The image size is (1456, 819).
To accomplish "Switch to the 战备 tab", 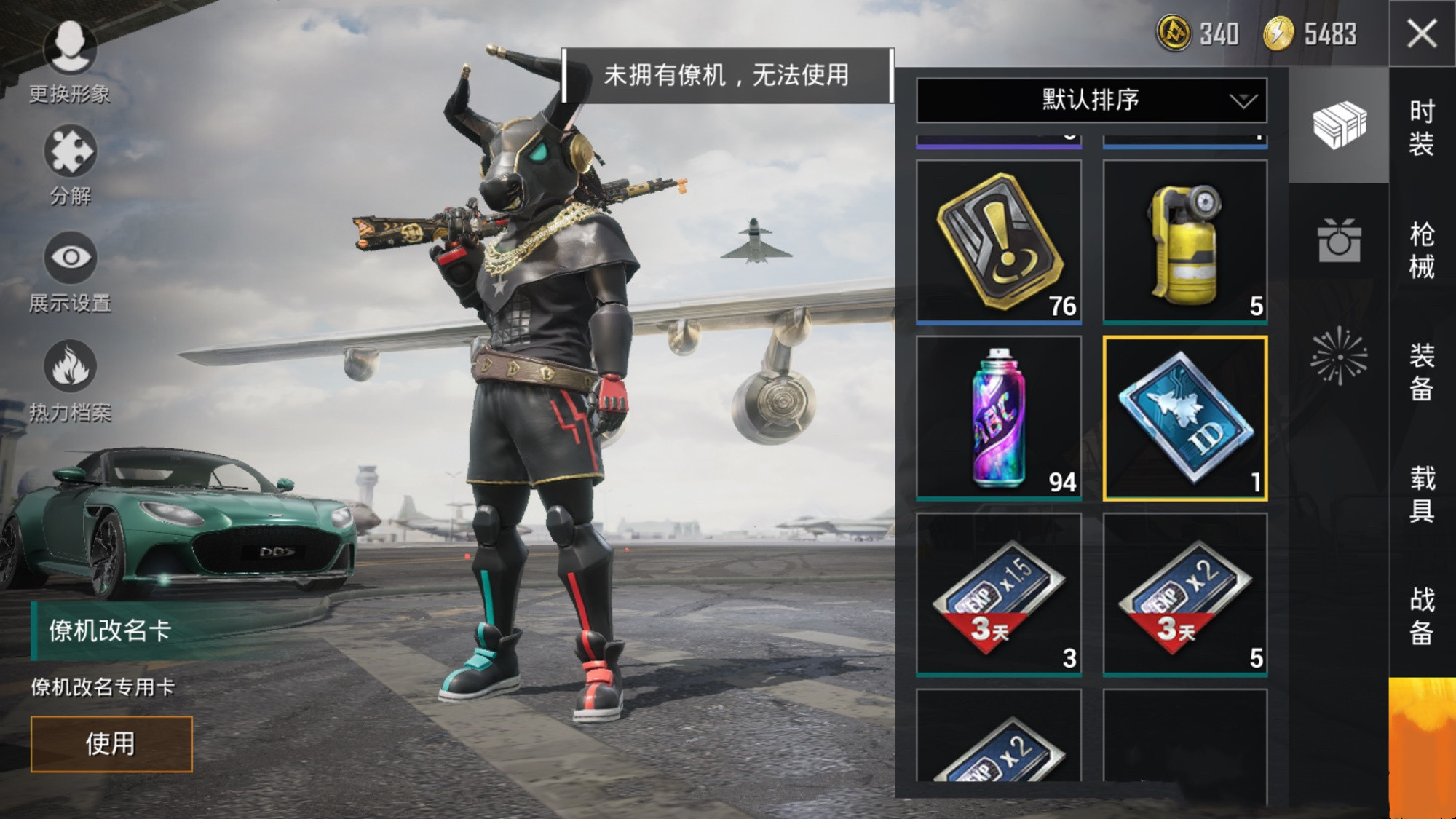I will click(1422, 616).
